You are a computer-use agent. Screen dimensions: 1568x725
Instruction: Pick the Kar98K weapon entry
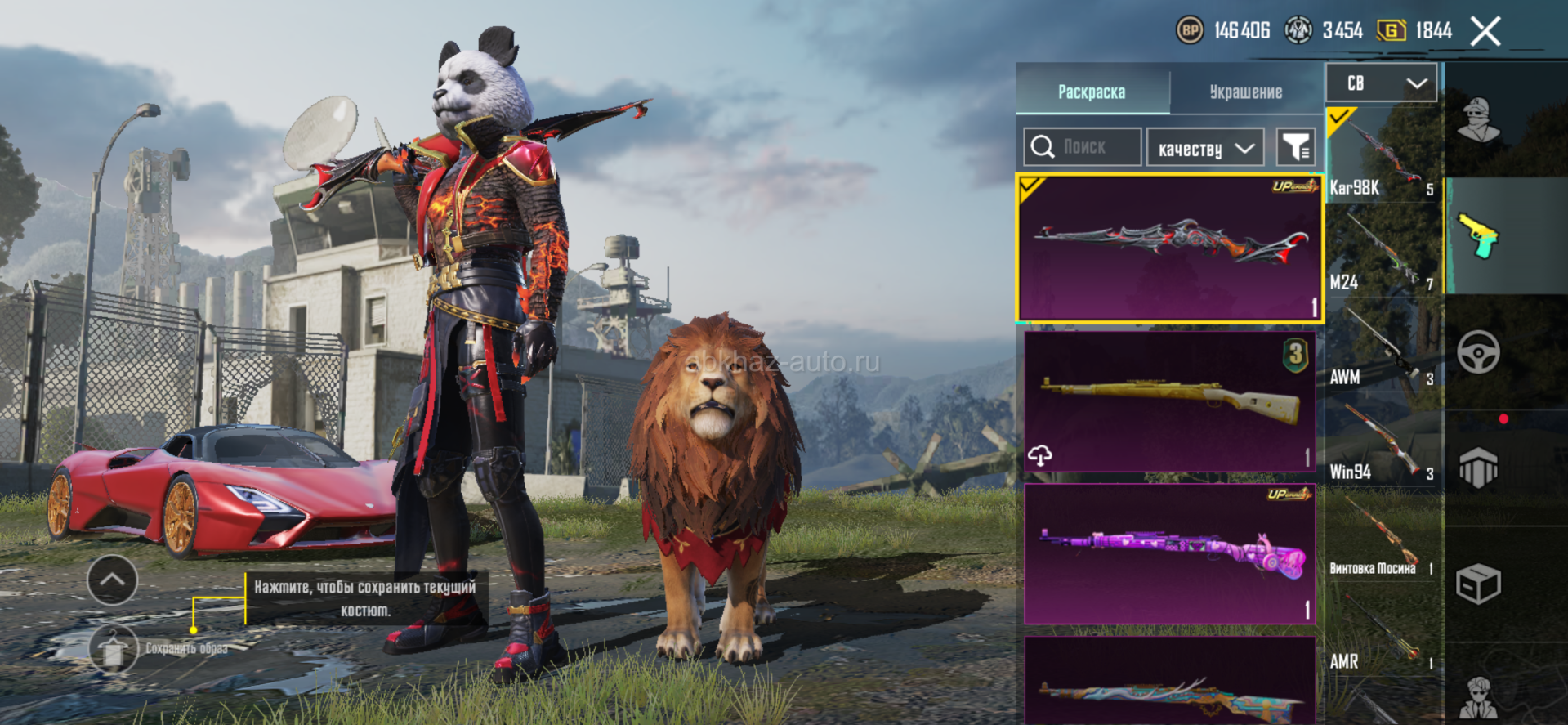[1382, 156]
